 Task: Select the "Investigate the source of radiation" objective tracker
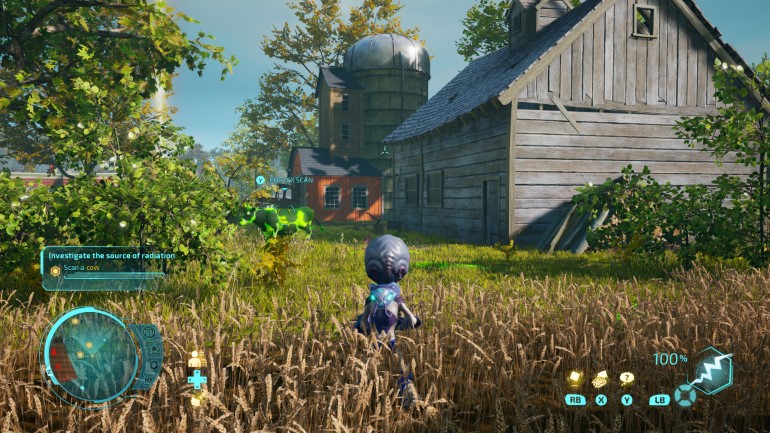point(110,256)
